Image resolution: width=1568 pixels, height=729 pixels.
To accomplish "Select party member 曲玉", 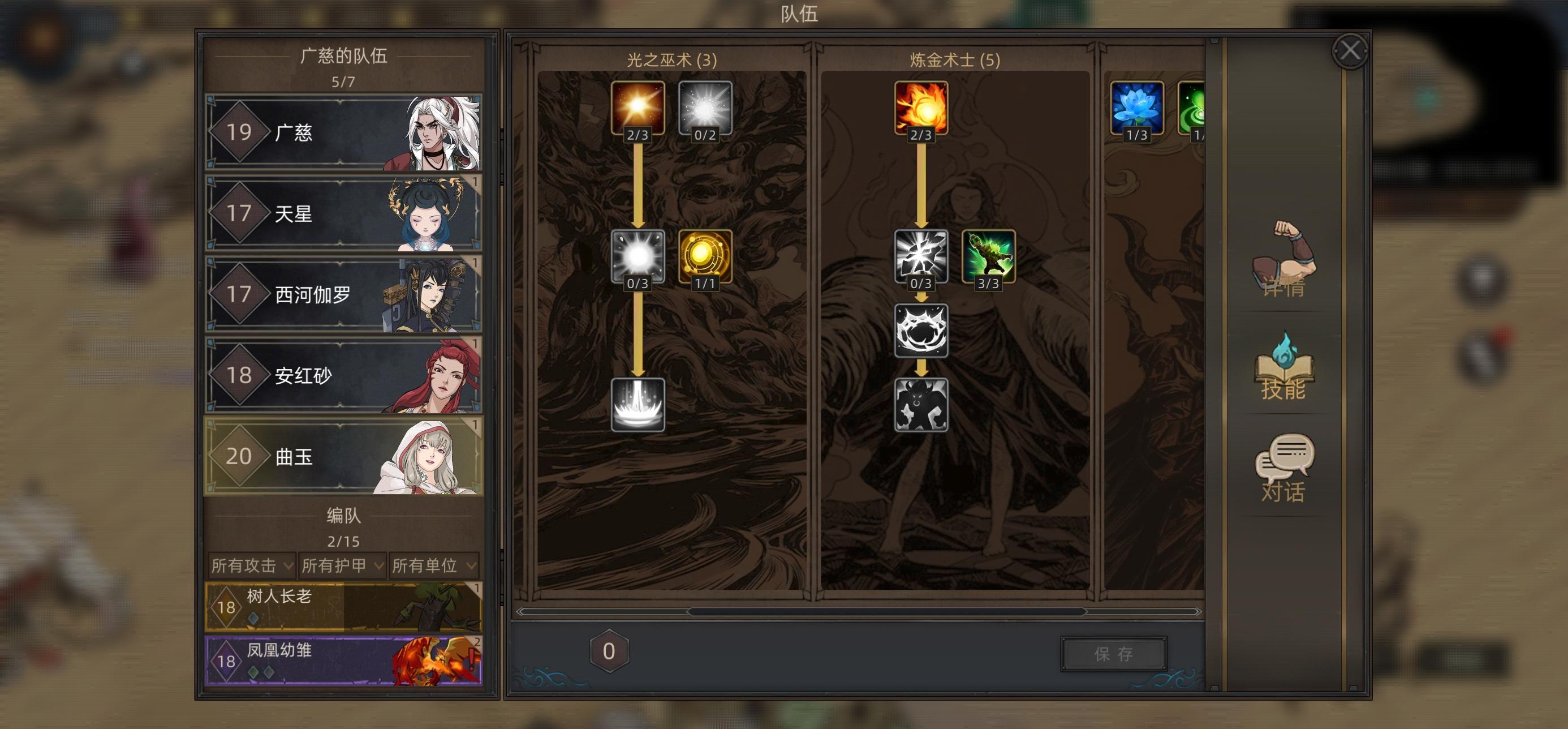I will coord(317,457).
